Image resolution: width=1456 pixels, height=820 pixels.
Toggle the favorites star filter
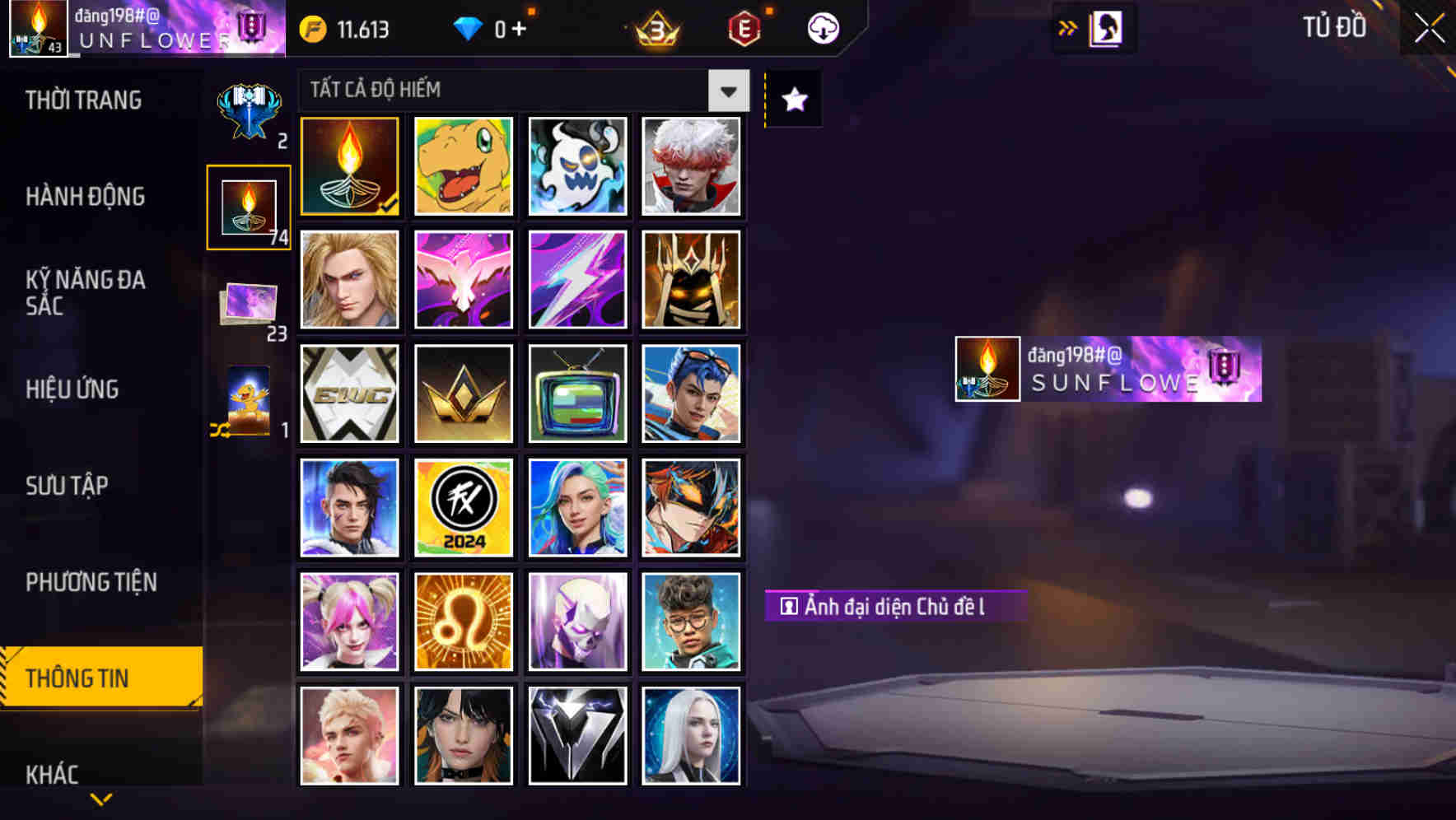click(x=793, y=99)
